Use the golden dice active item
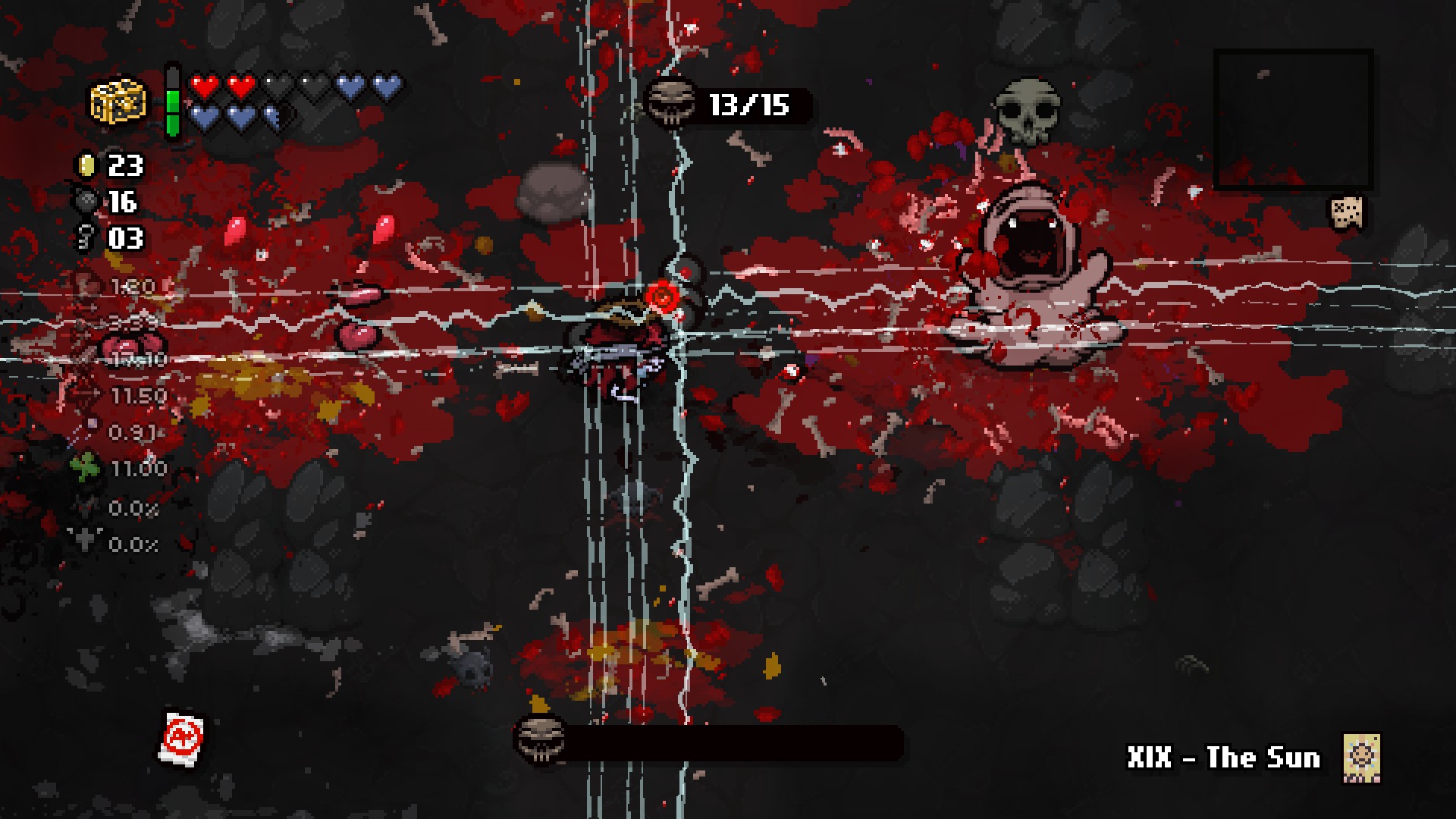 click(119, 101)
